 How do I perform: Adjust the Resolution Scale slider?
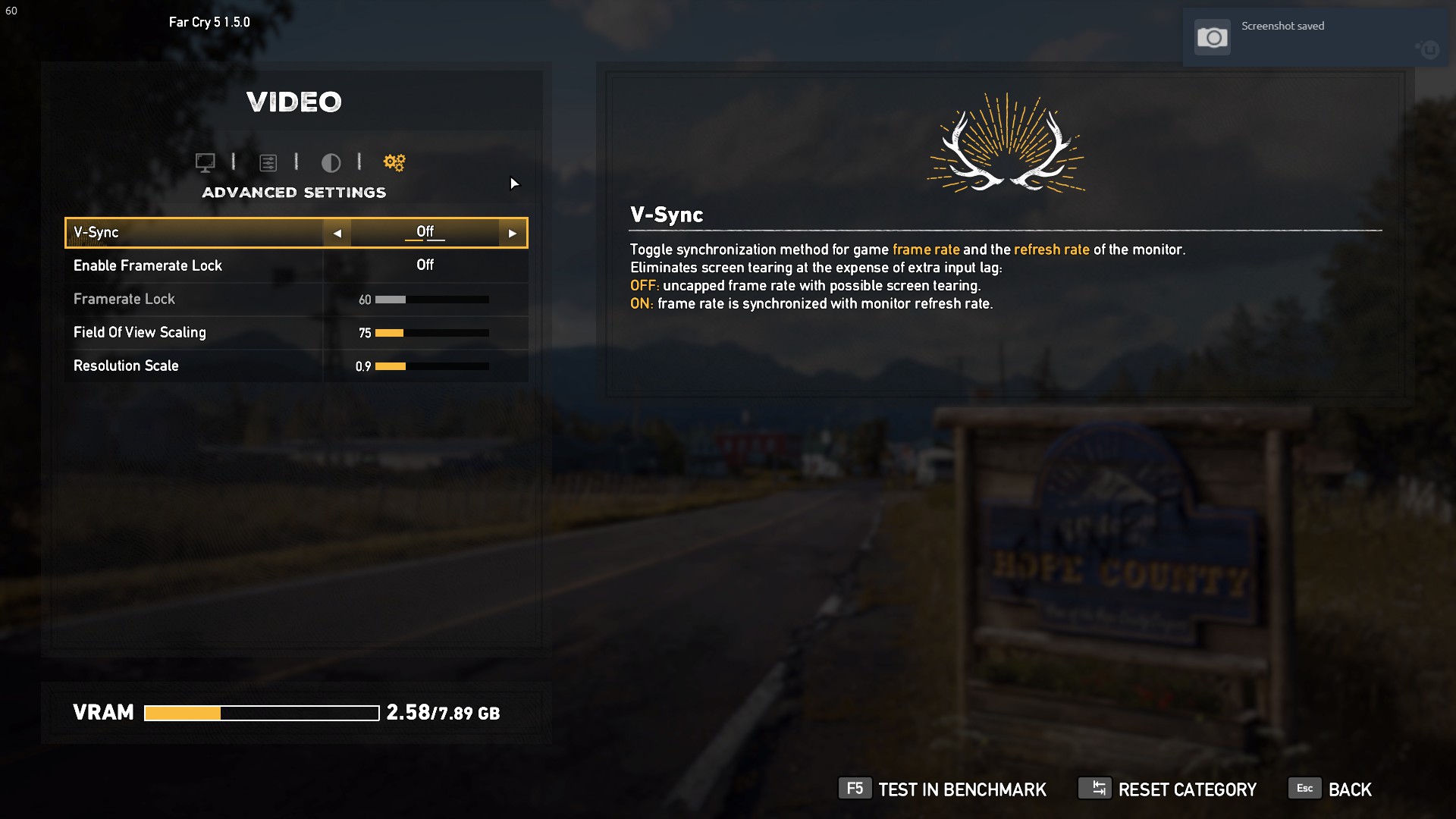(x=431, y=366)
